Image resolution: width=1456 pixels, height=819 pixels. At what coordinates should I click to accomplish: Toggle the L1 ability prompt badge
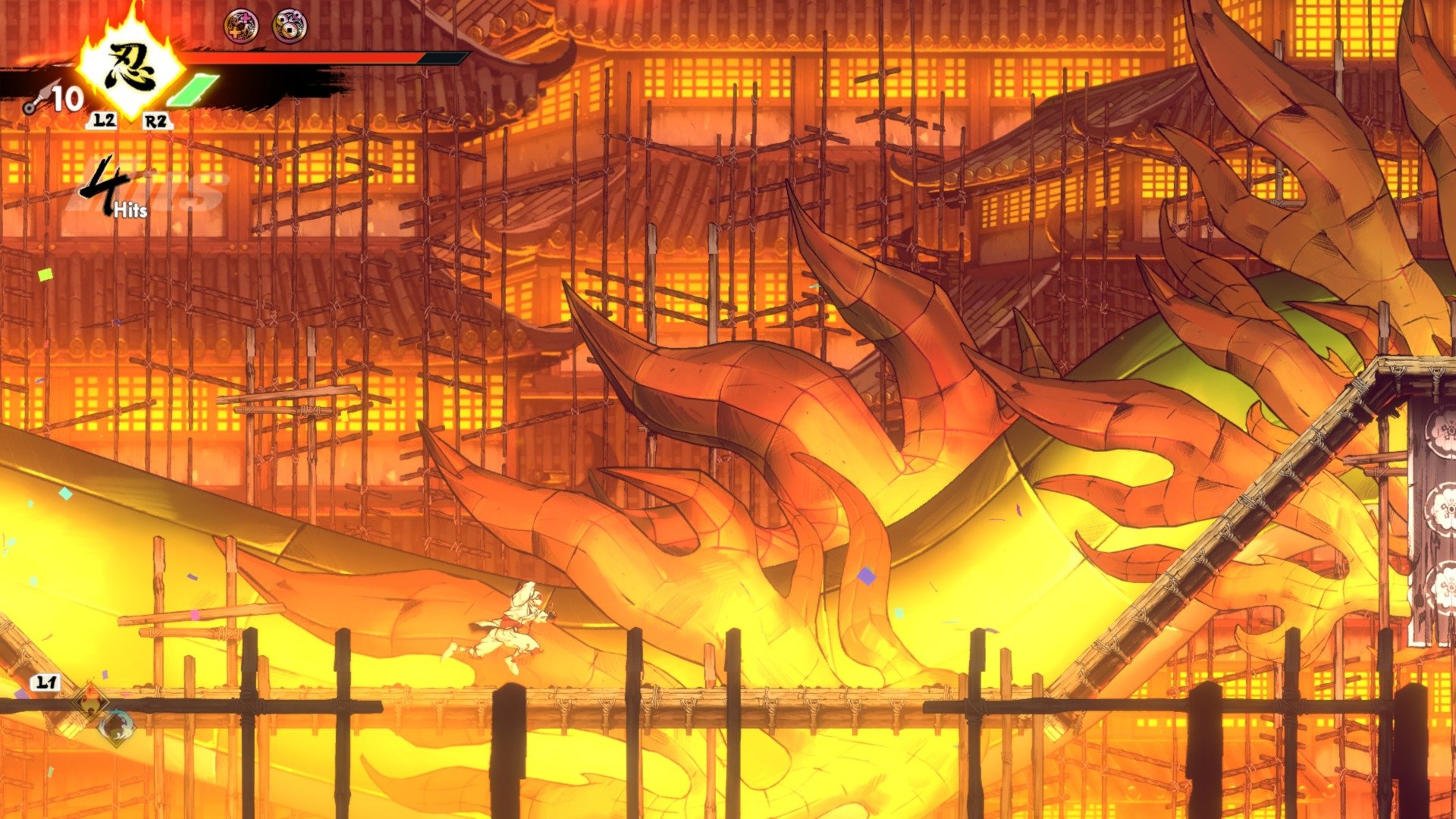coord(45,682)
